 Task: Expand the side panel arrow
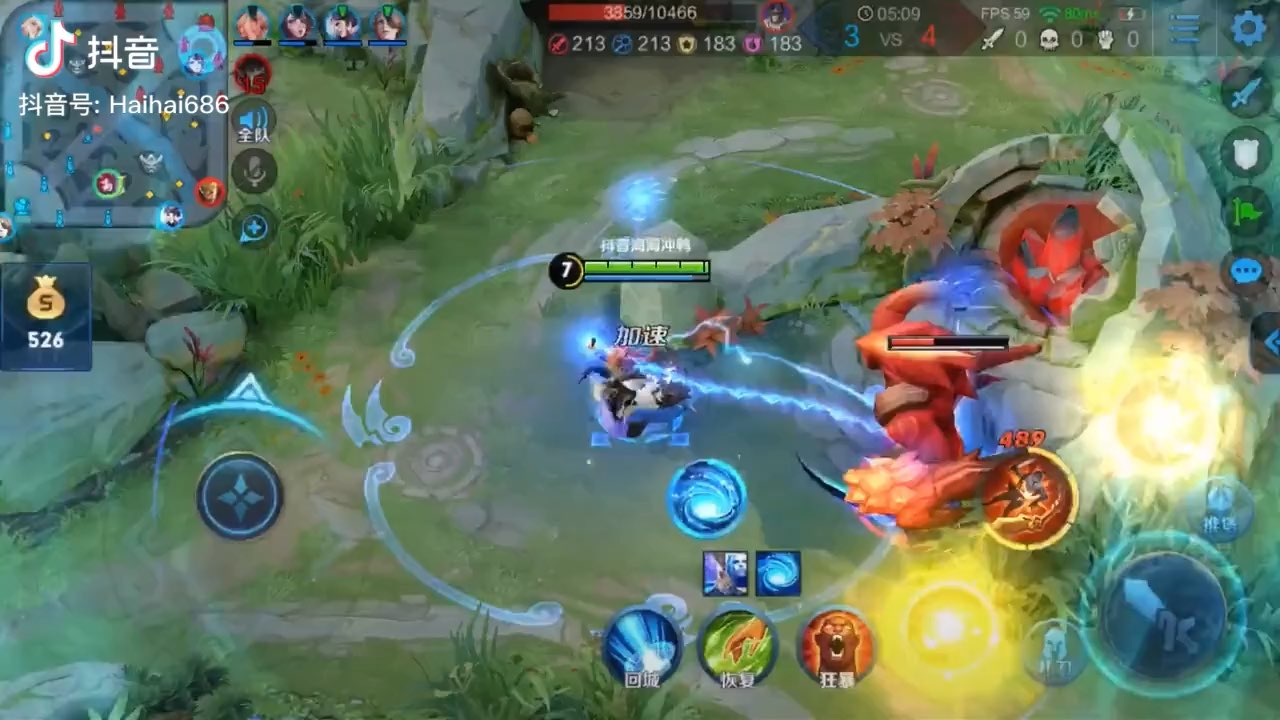(1270, 342)
